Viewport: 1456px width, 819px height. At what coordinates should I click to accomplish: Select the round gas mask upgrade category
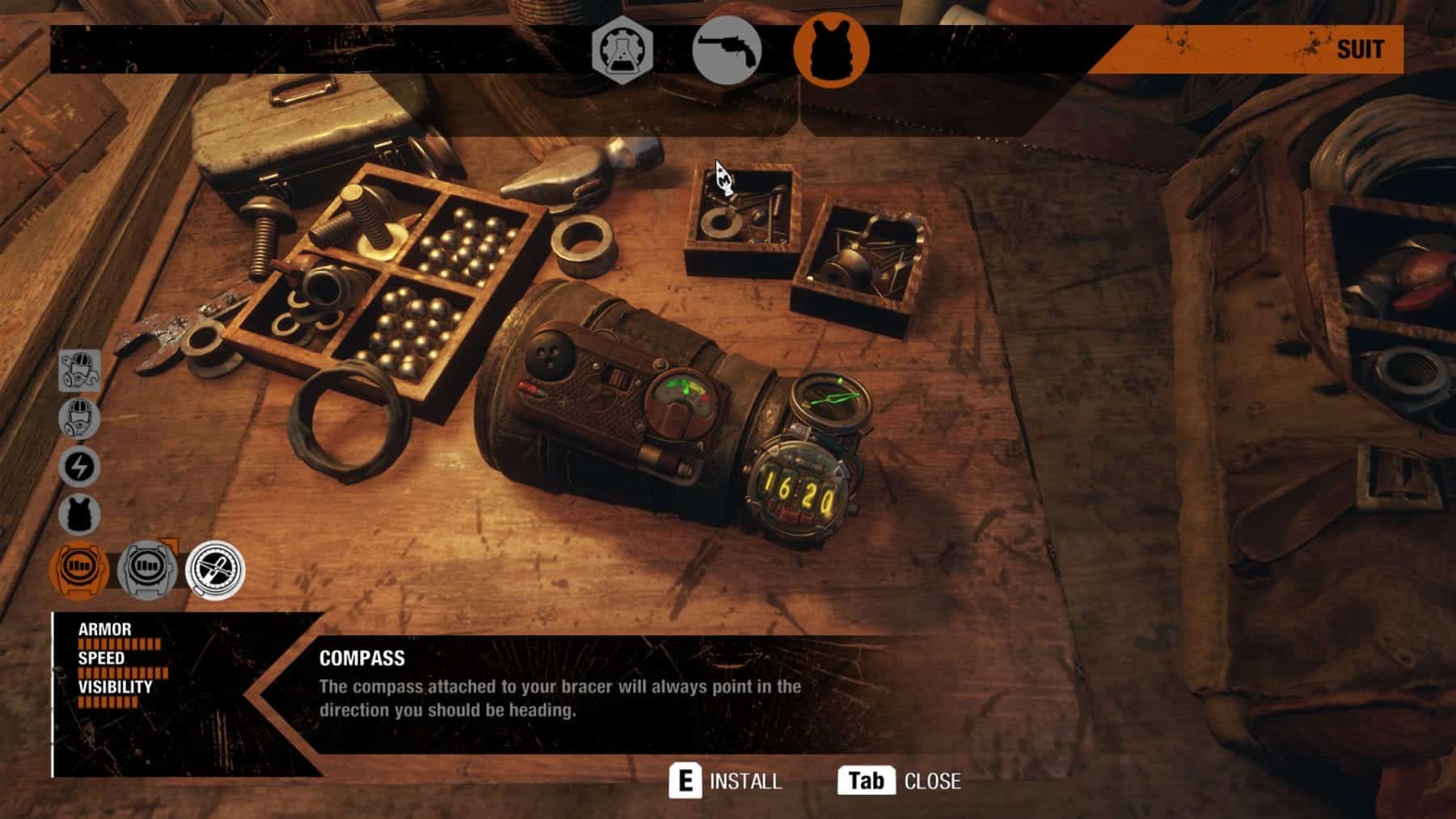(79, 418)
